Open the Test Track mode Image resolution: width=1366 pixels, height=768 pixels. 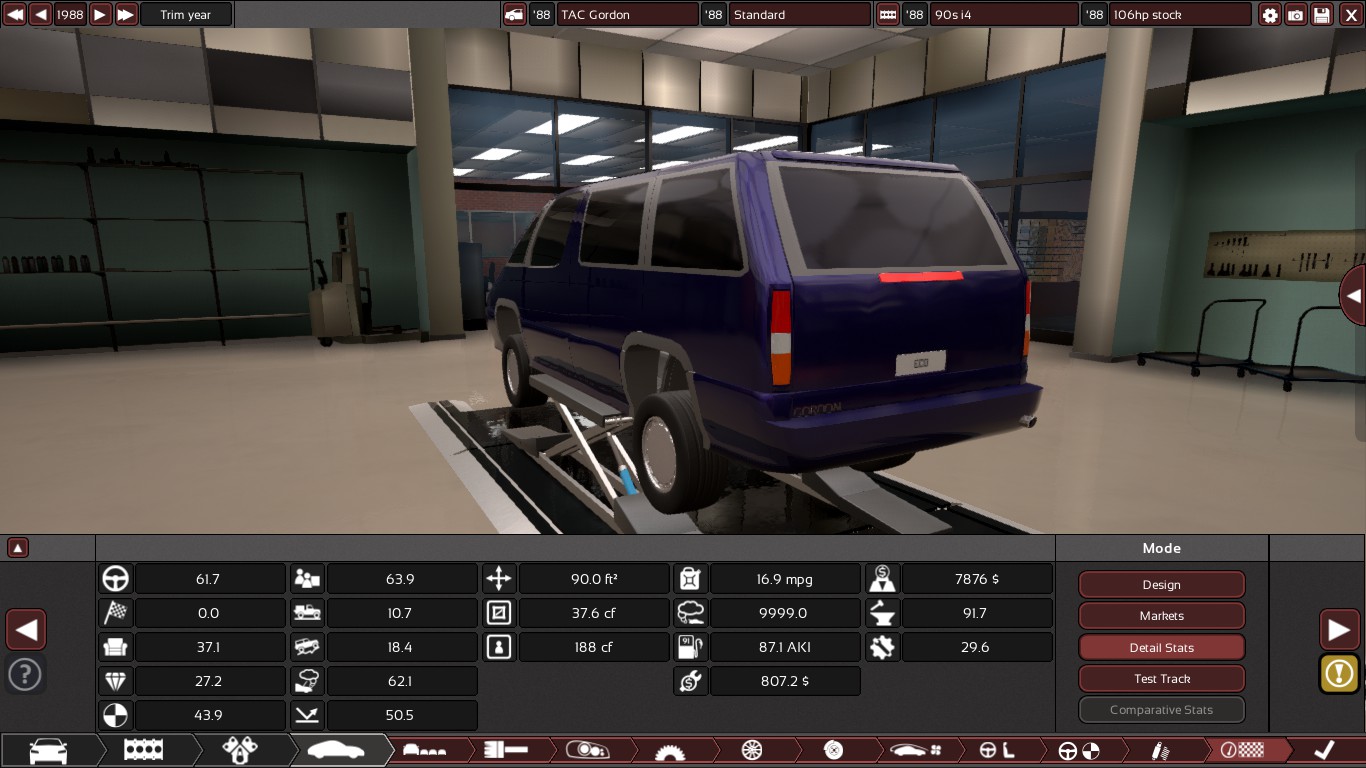1161,679
